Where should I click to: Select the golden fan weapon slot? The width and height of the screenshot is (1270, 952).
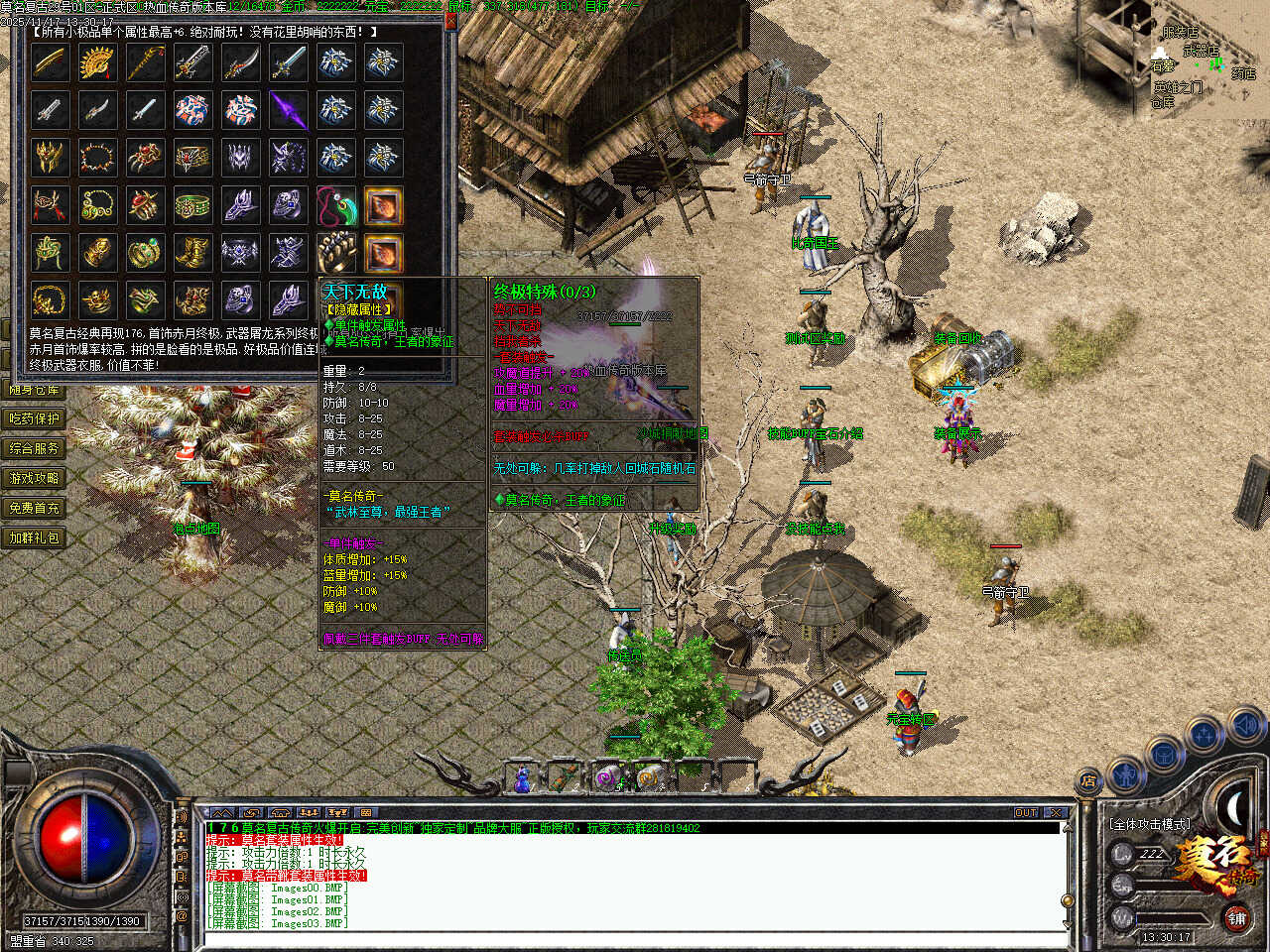pyautogui.click(x=97, y=62)
